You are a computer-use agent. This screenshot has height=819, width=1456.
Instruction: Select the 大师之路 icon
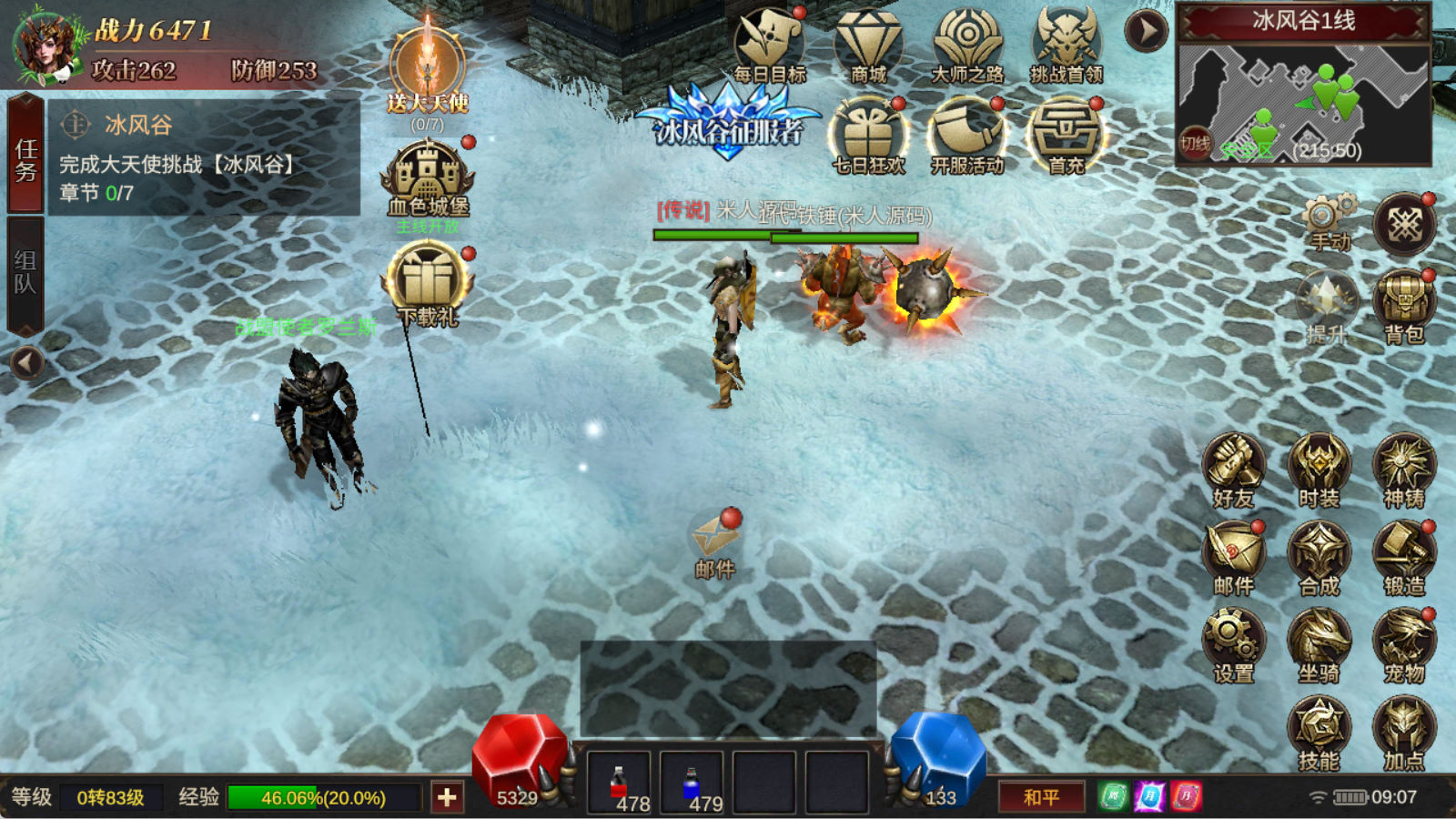click(966, 45)
